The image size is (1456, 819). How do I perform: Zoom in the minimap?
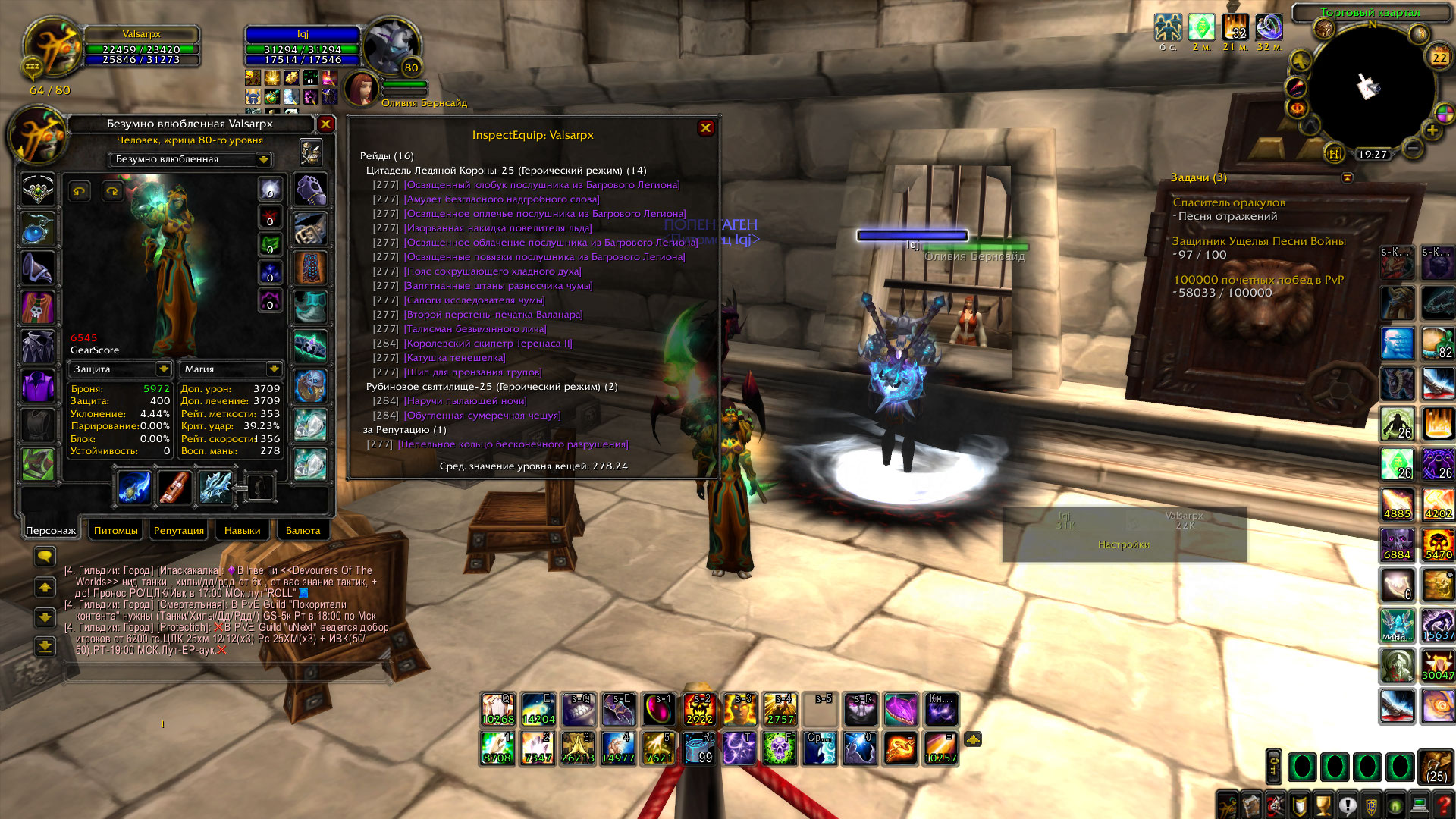click(x=1432, y=130)
